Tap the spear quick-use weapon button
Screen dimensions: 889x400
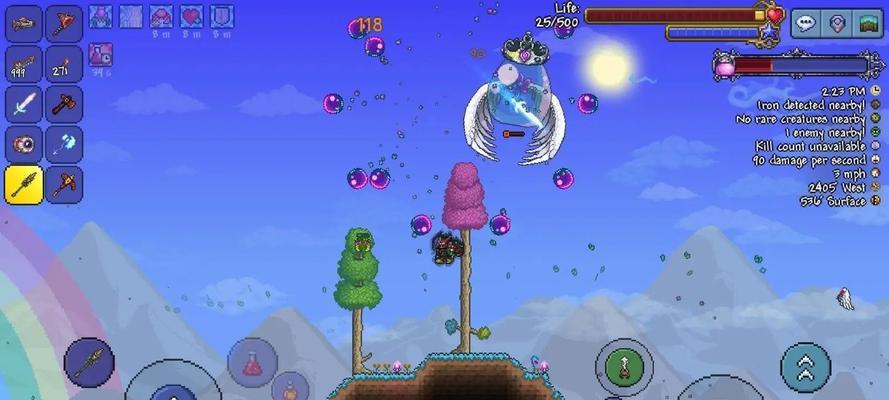pos(89,361)
